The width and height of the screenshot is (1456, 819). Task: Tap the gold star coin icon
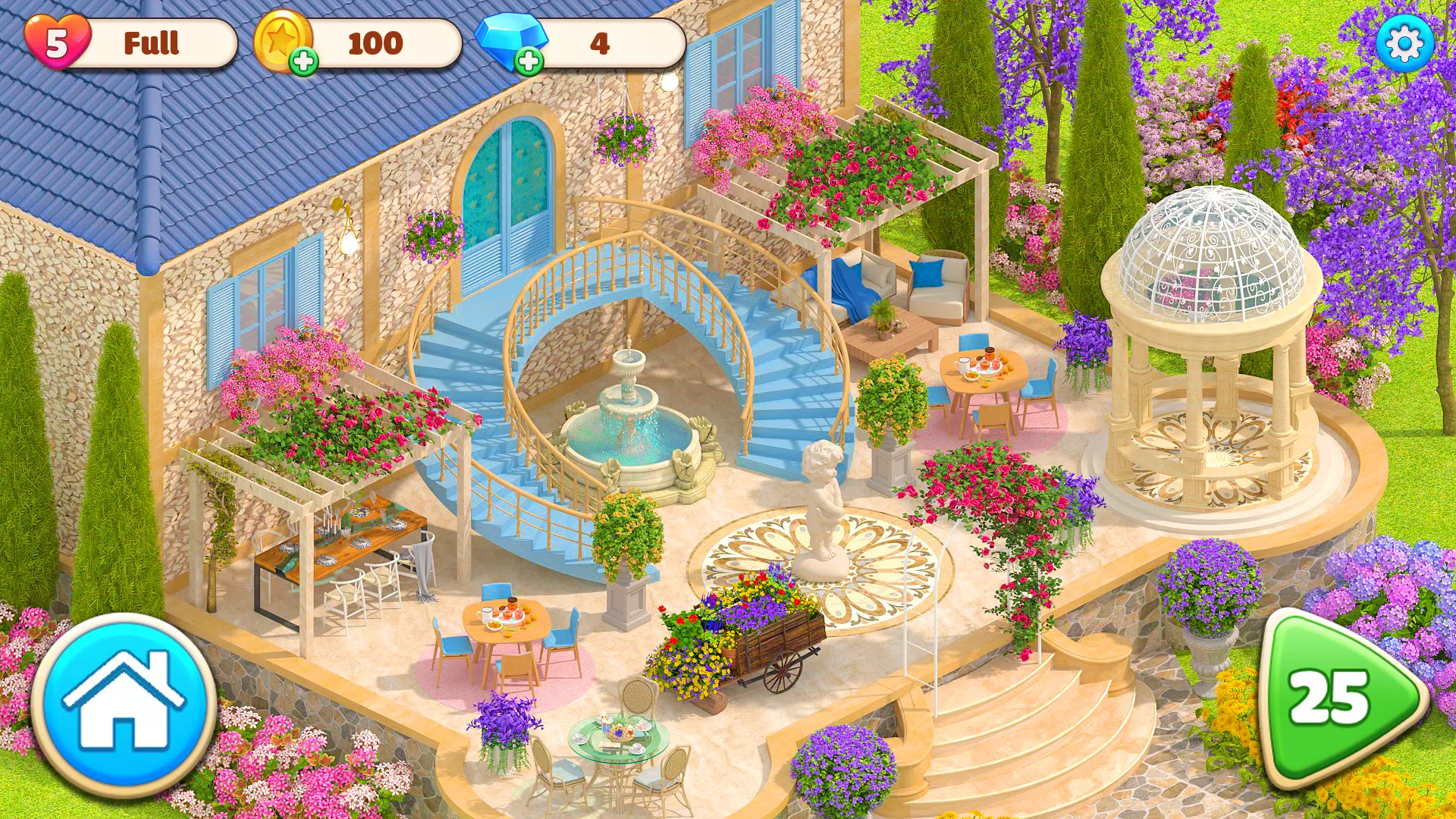285,39
